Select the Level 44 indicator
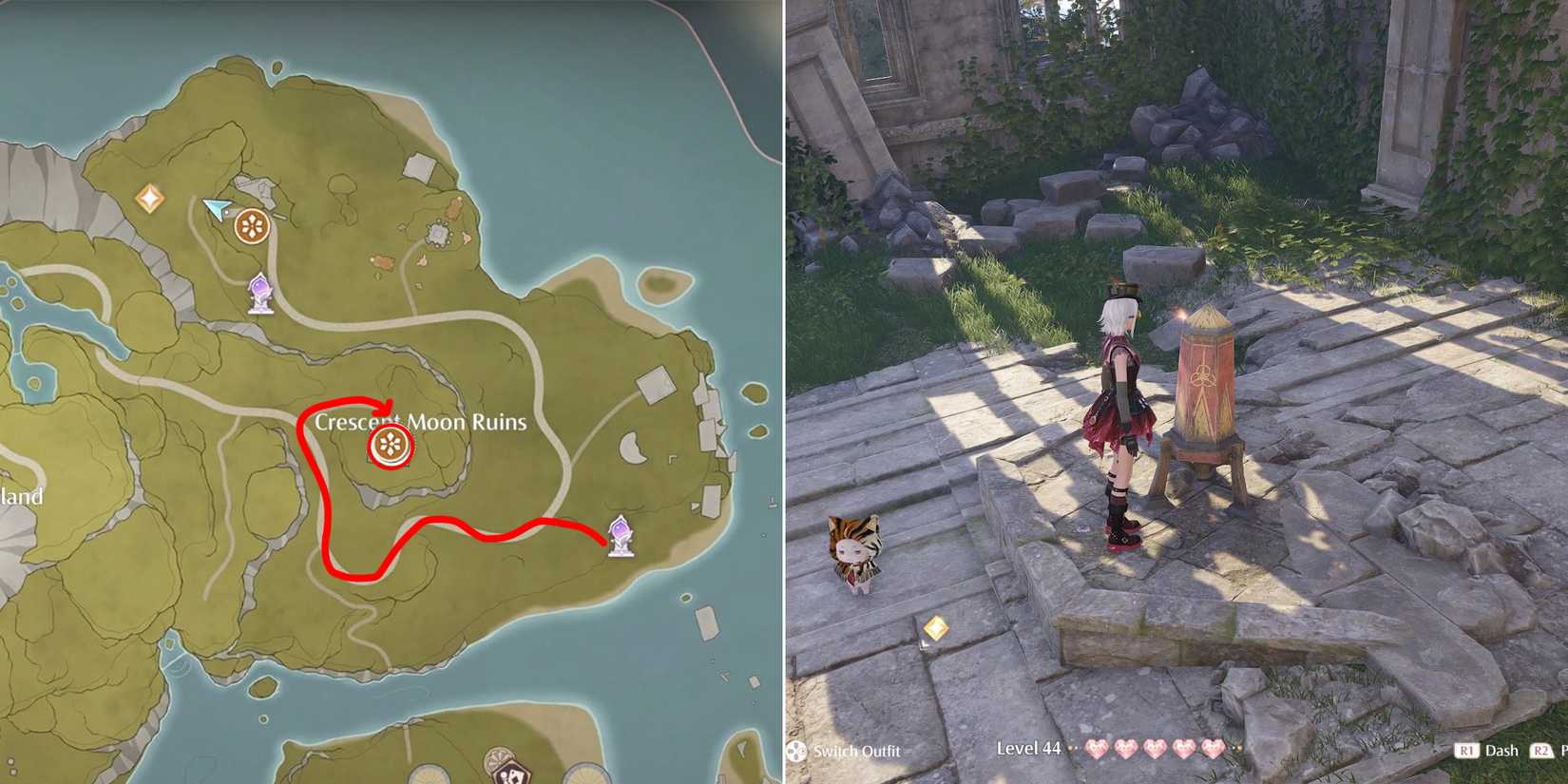The height and width of the screenshot is (784, 1568). pos(1029,749)
